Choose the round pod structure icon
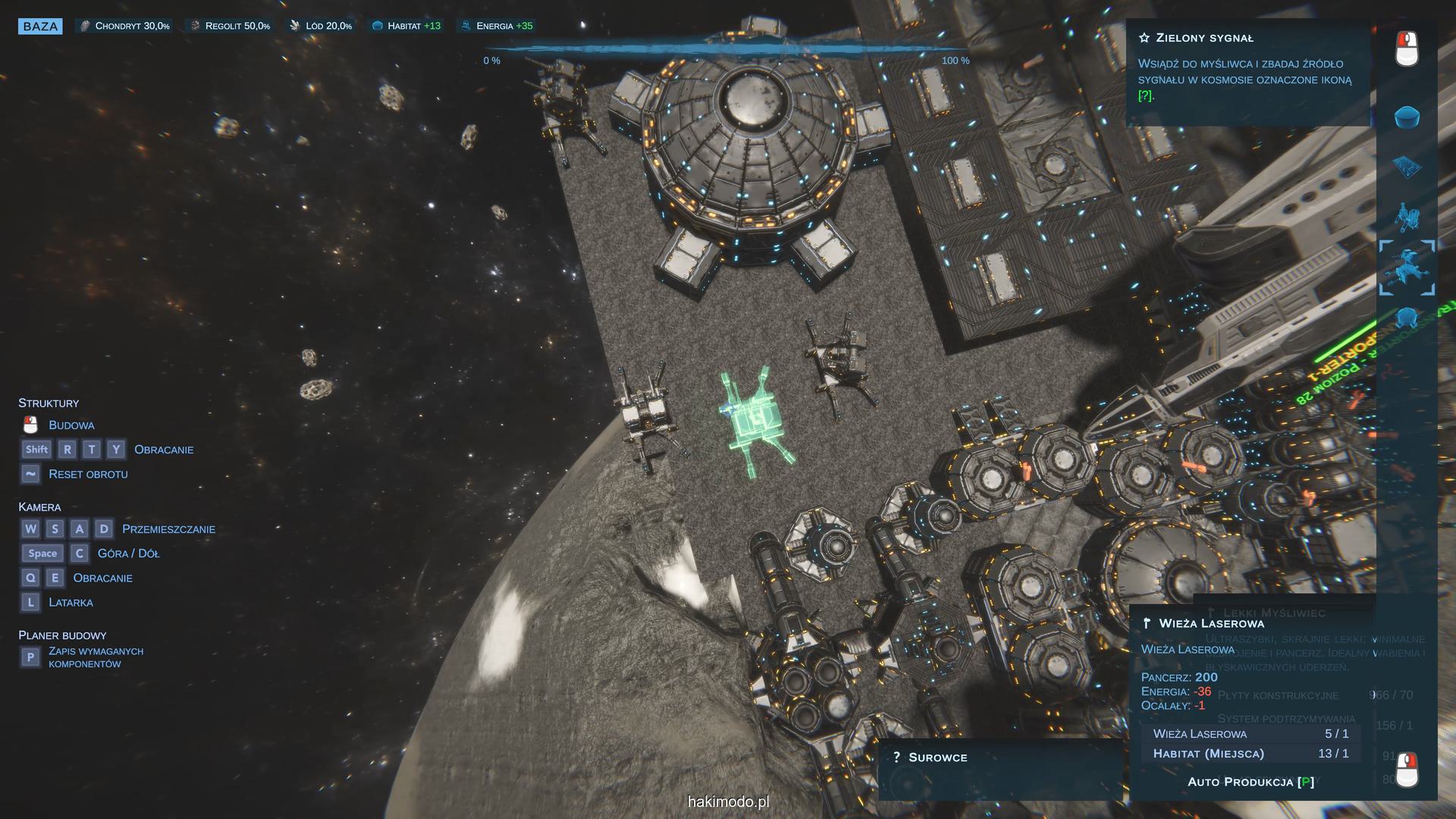 point(1407,316)
